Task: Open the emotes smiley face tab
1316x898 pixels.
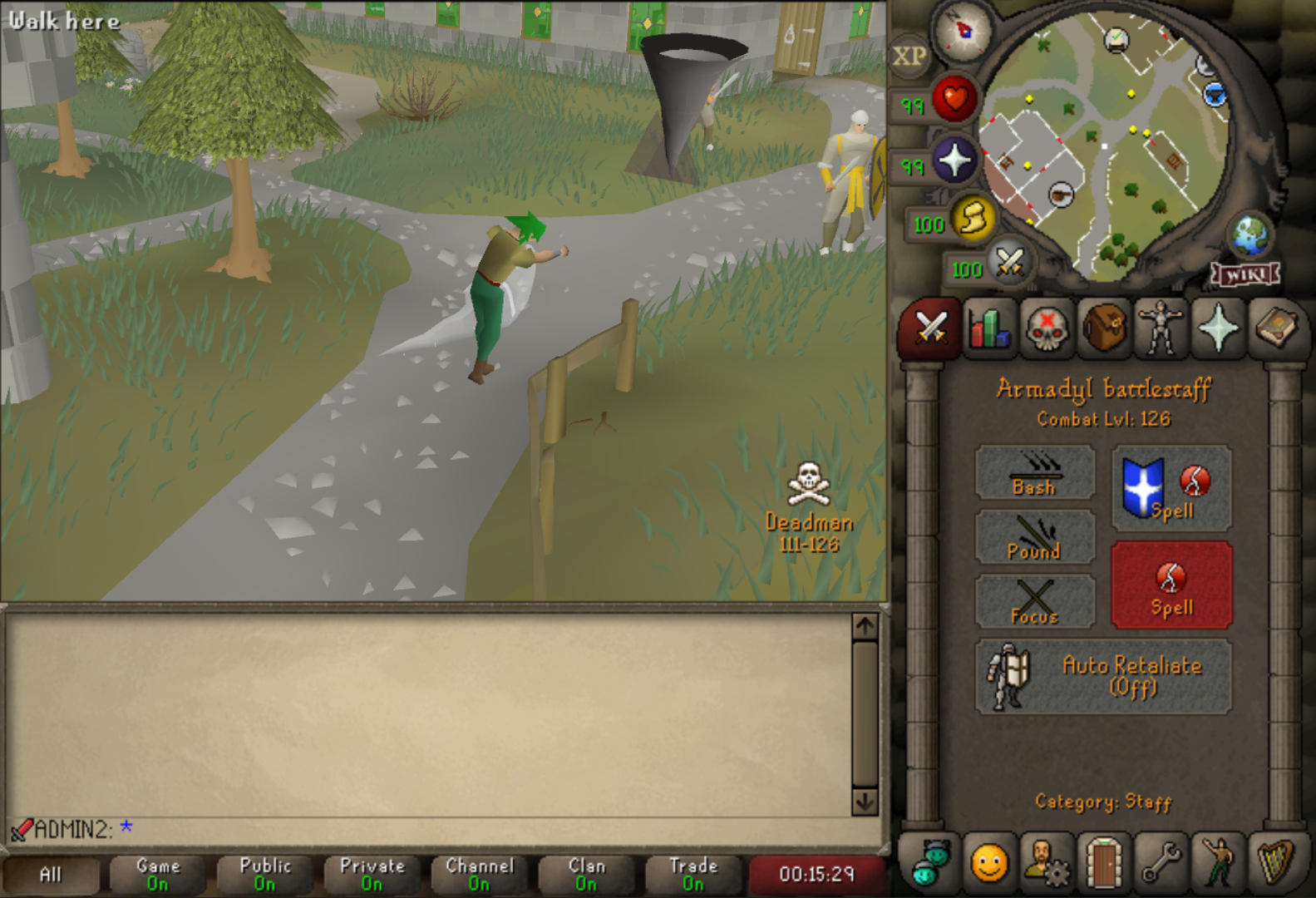Action: pyautogui.click(x=988, y=863)
